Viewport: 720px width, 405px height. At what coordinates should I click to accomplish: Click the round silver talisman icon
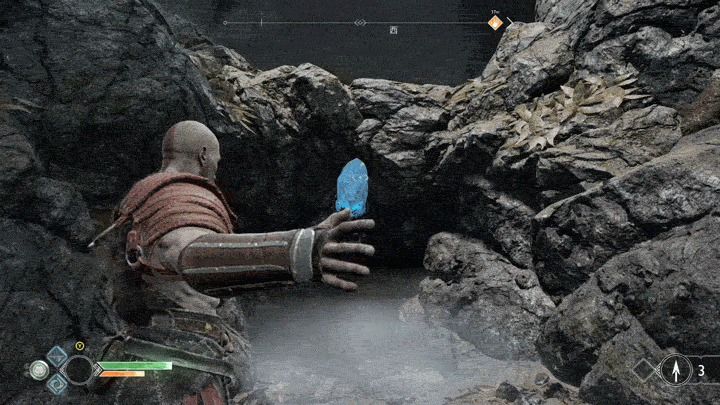pyautogui.click(x=39, y=369)
